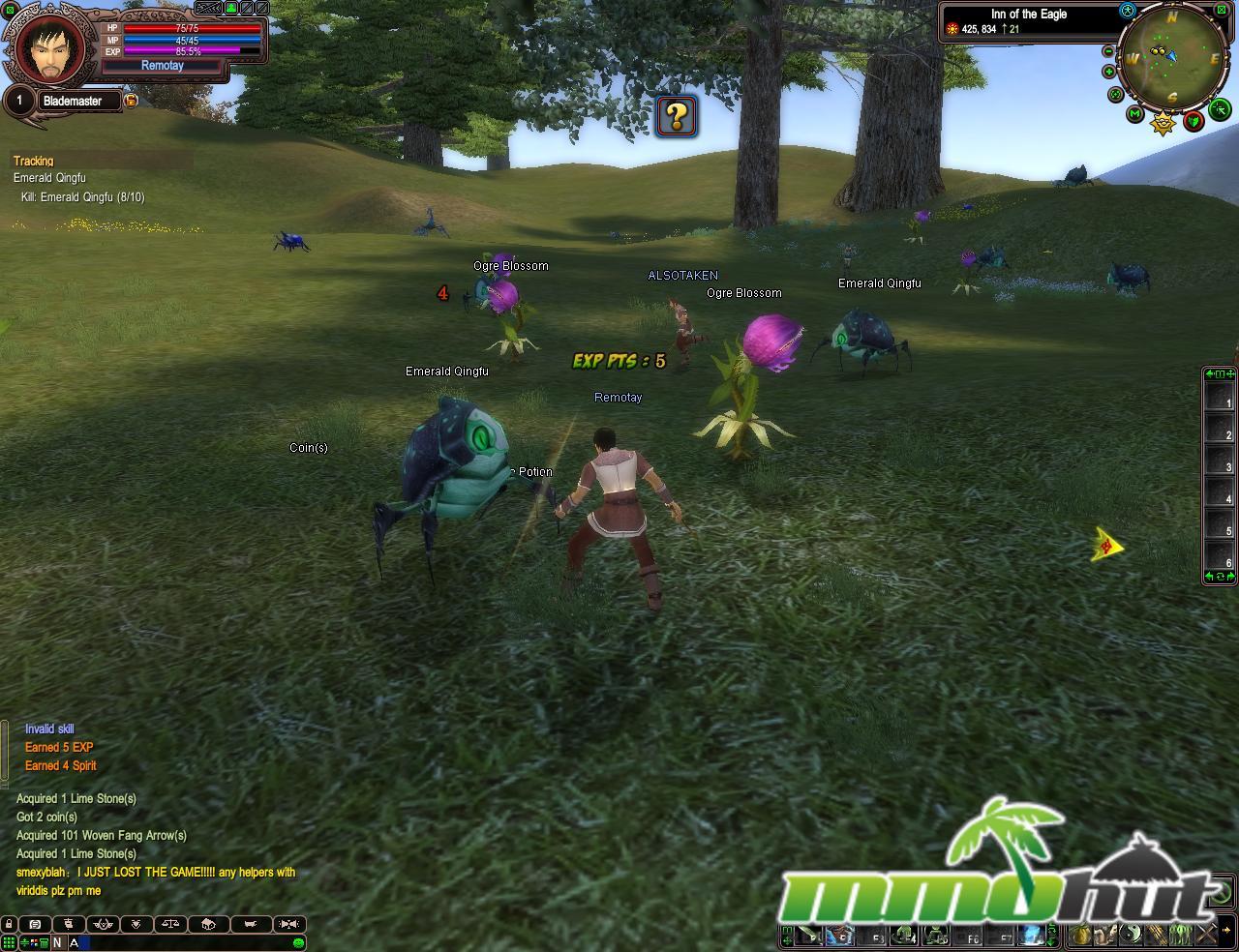
Task: Open the chat speech bubble menu
Action: pos(35,924)
